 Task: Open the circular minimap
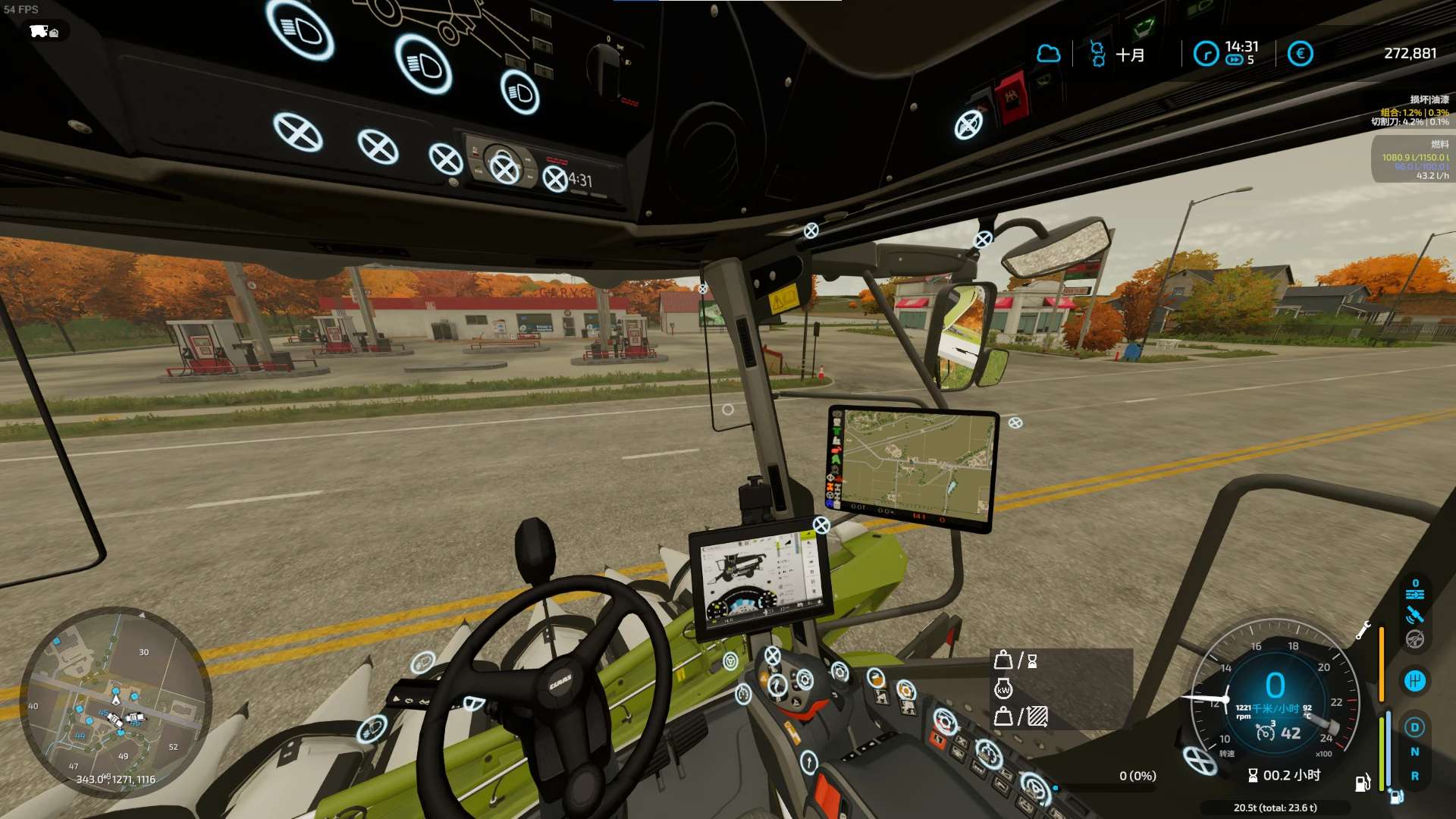click(115, 702)
